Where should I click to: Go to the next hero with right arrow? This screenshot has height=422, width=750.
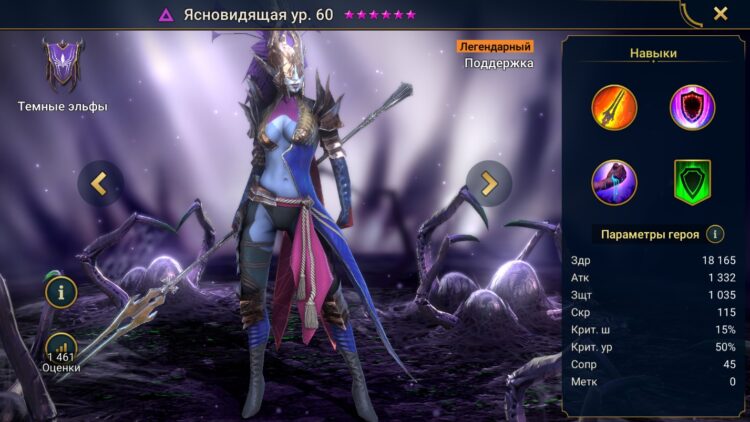point(489,183)
